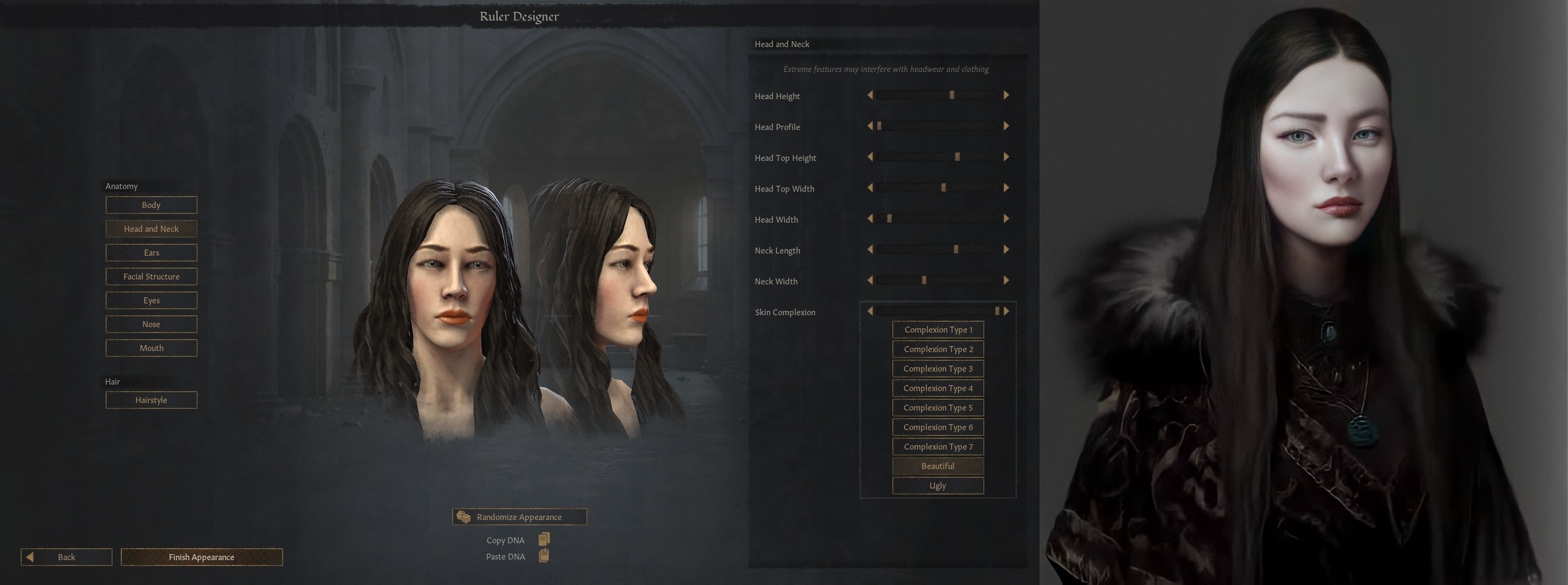The image size is (1568, 585).
Task: Decrease Neck Length with left arrow
Action: pos(870,250)
